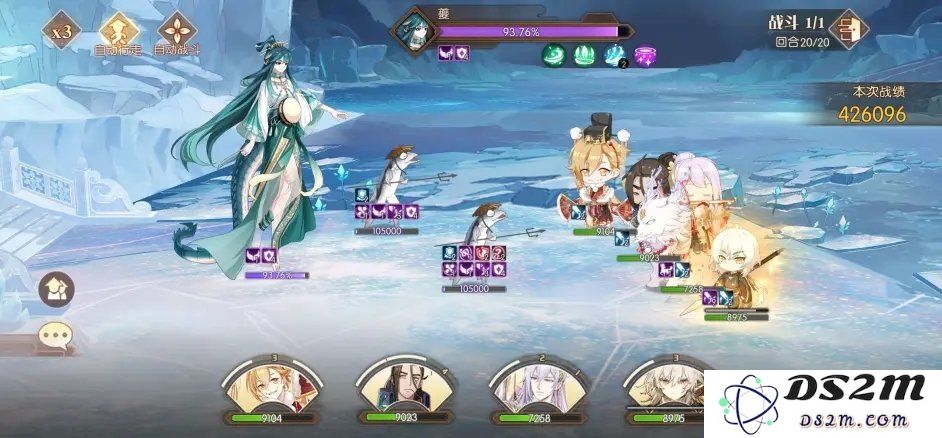Inspect the blue skill icon with the 2 badge
This screenshot has height=438, width=942.
pos(615,56)
